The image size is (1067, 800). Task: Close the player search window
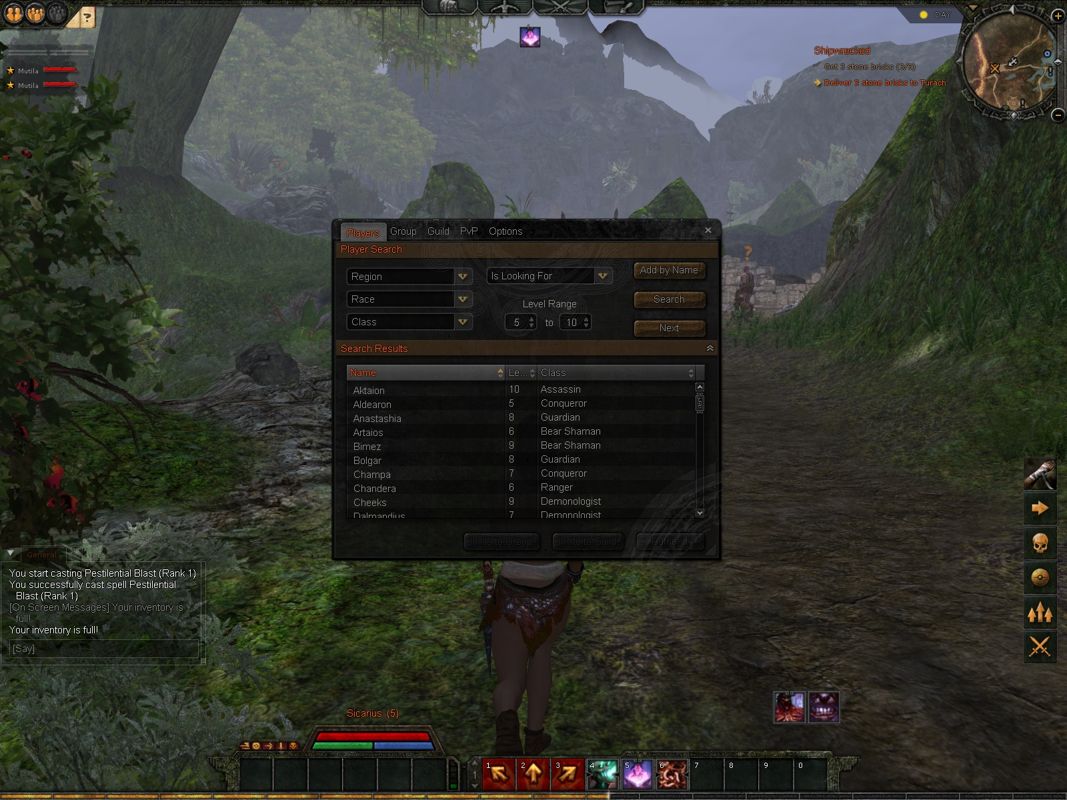tap(708, 230)
